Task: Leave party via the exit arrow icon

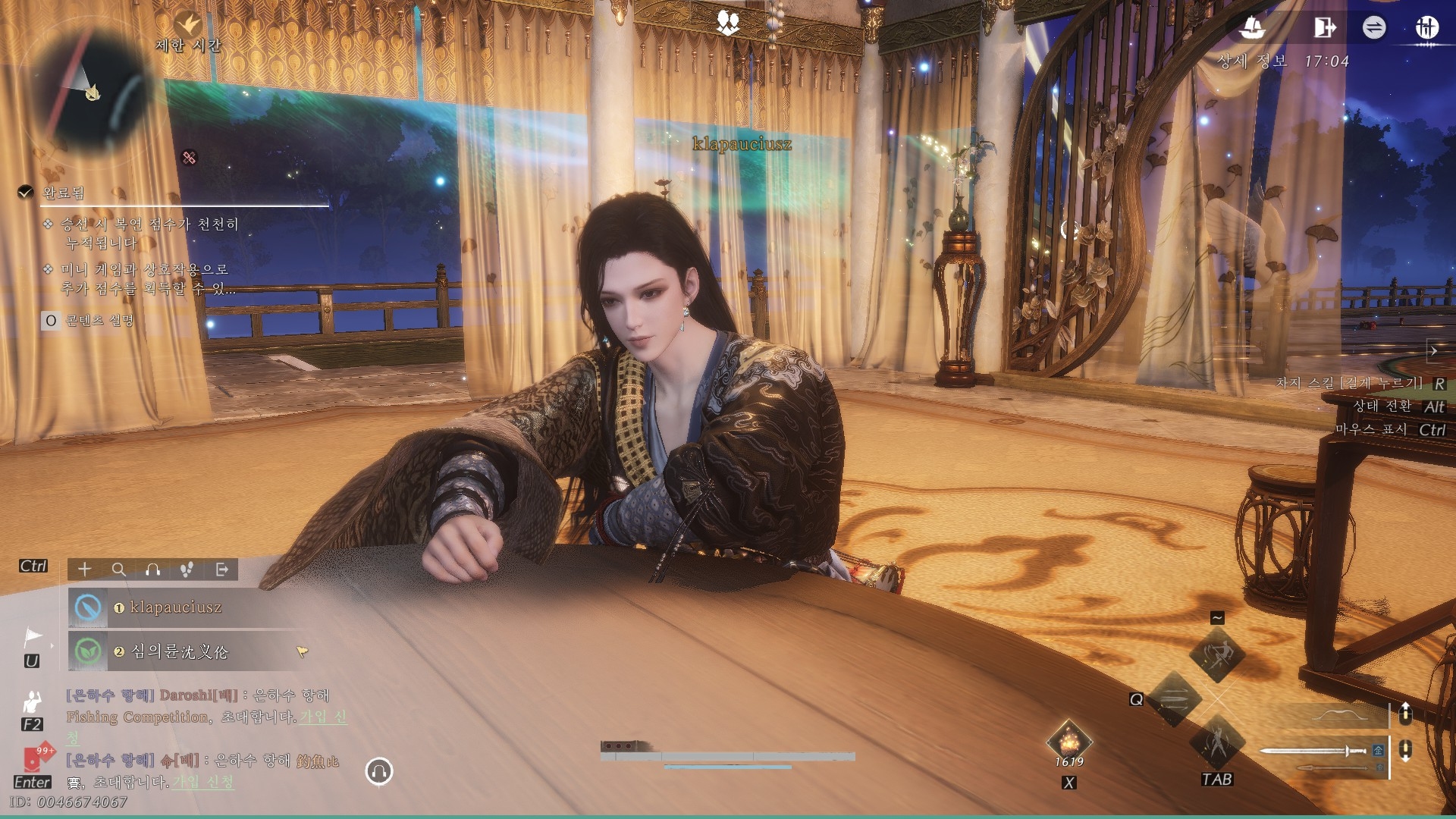Action: [221, 570]
